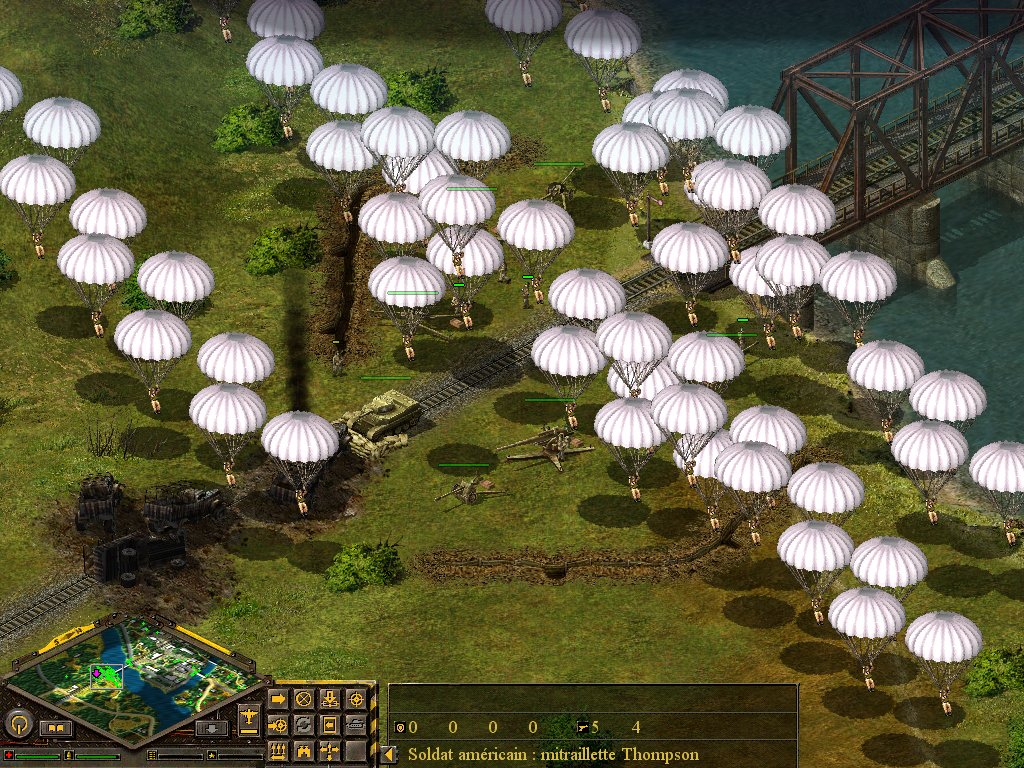
Task: Click the grey tank command button
Action: pos(356,724)
